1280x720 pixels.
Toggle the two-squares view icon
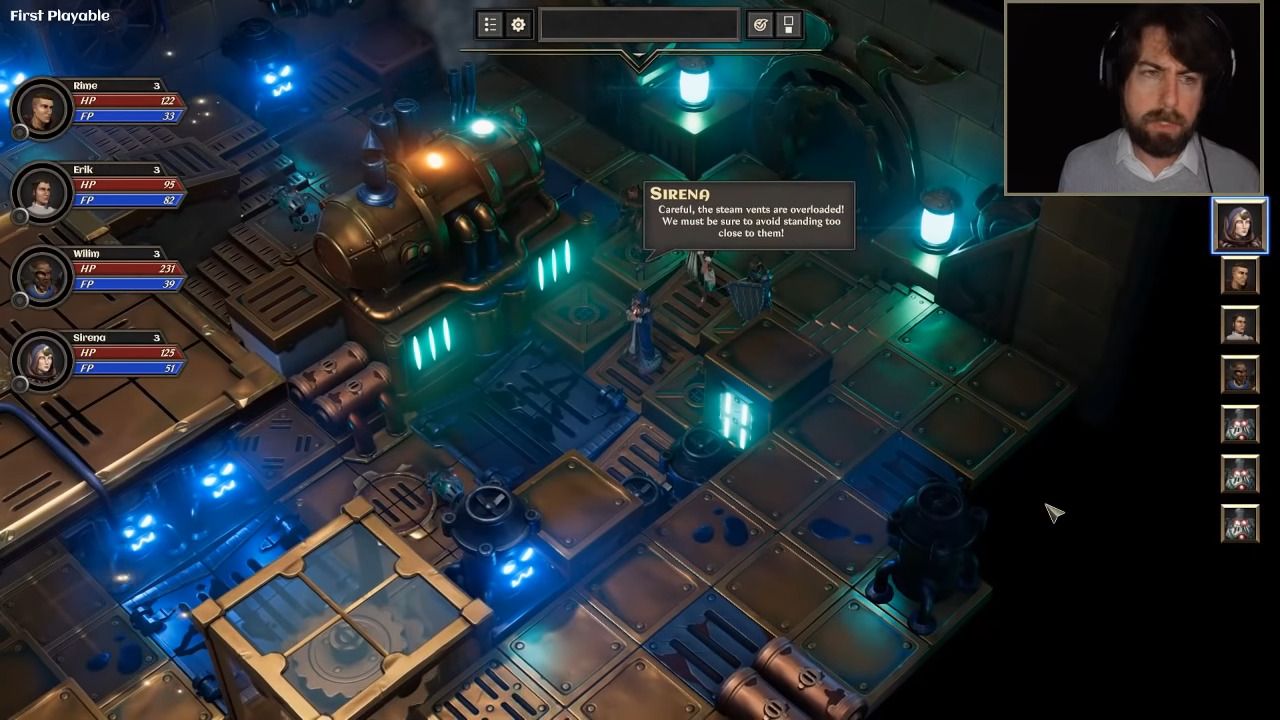click(x=788, y=25)
